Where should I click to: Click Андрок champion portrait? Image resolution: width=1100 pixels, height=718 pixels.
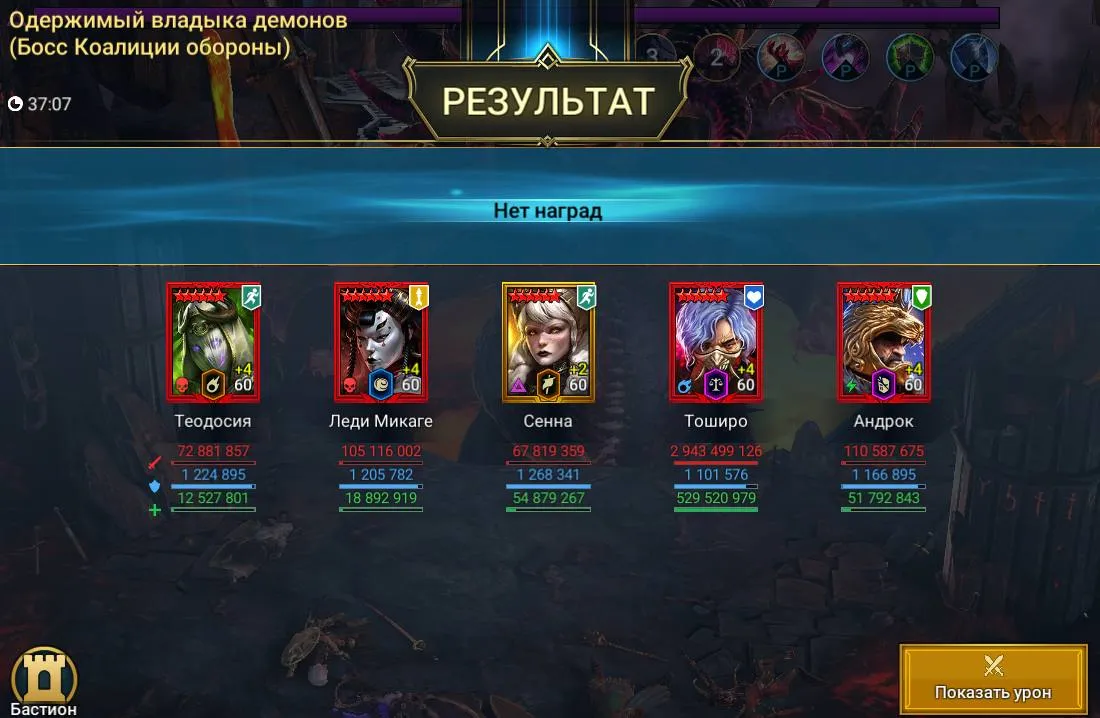click(884, 342)
